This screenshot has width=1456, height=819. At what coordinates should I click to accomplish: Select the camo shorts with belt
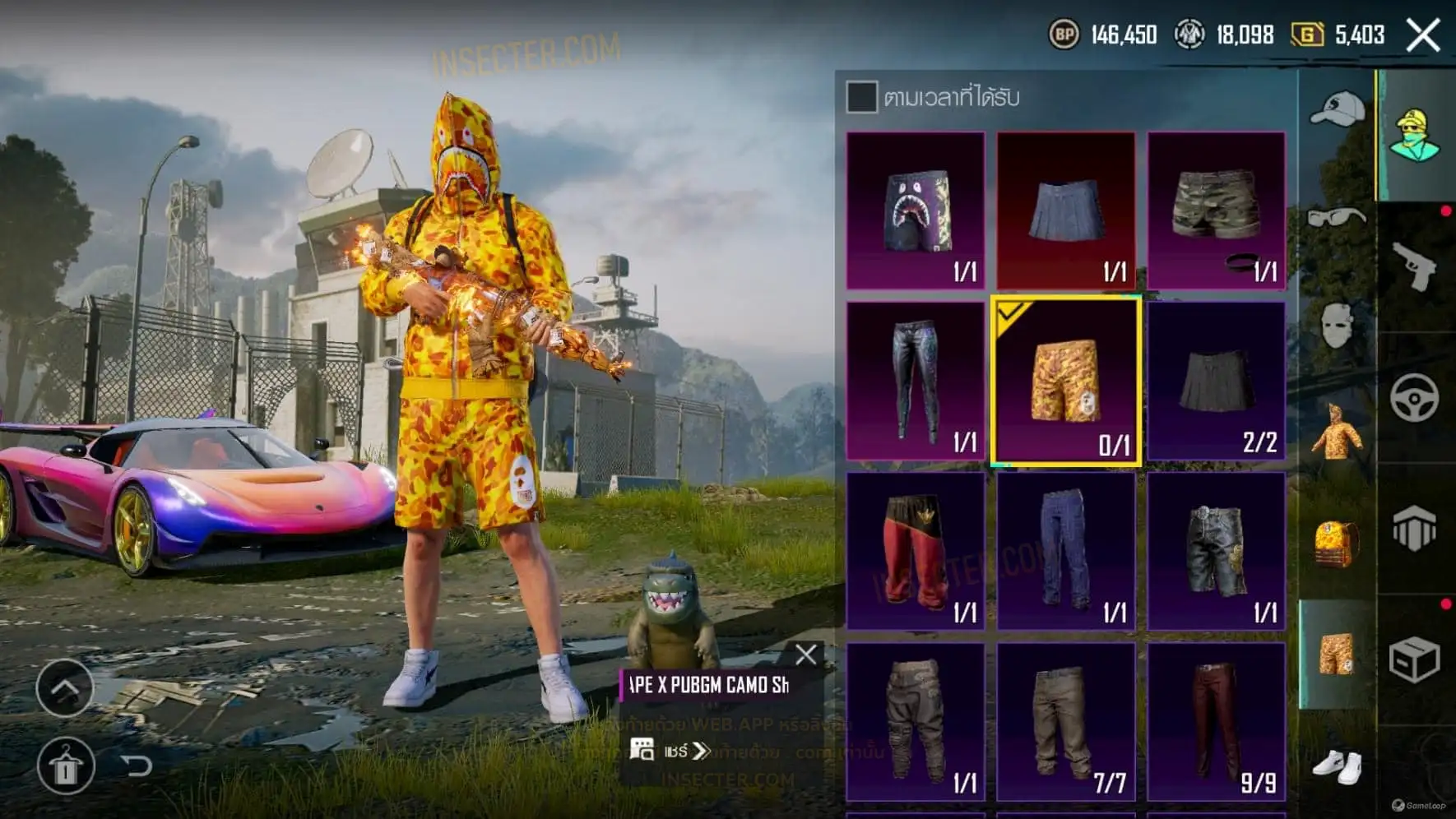[1216, 211]
